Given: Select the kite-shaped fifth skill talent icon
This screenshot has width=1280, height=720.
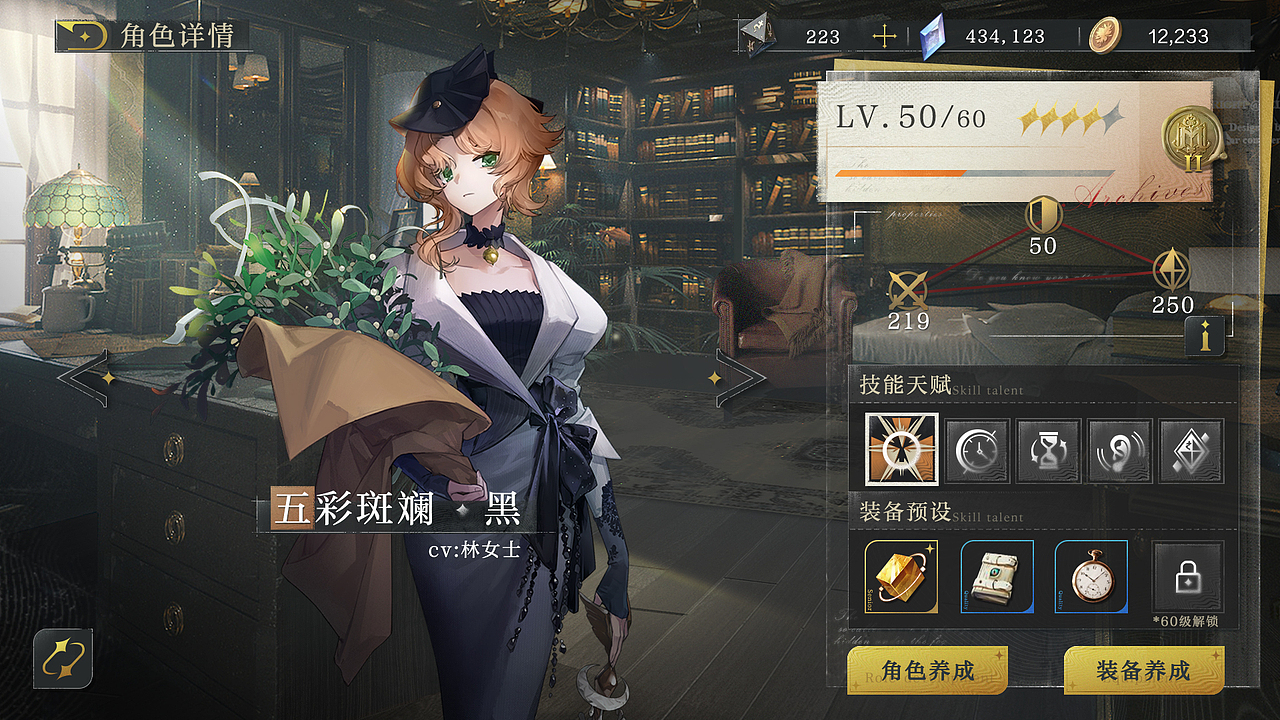Looking at the screenshot, I should click(x=1191, y=450).
